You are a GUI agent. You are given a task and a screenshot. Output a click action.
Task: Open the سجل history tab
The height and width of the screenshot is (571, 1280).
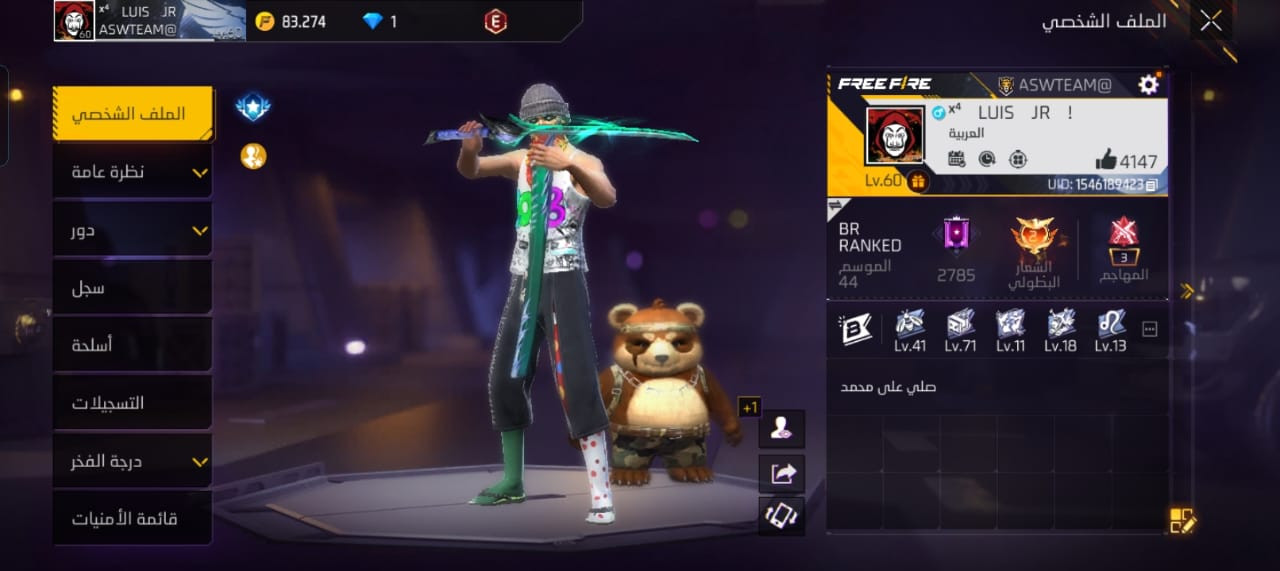[x=133, y=288]
